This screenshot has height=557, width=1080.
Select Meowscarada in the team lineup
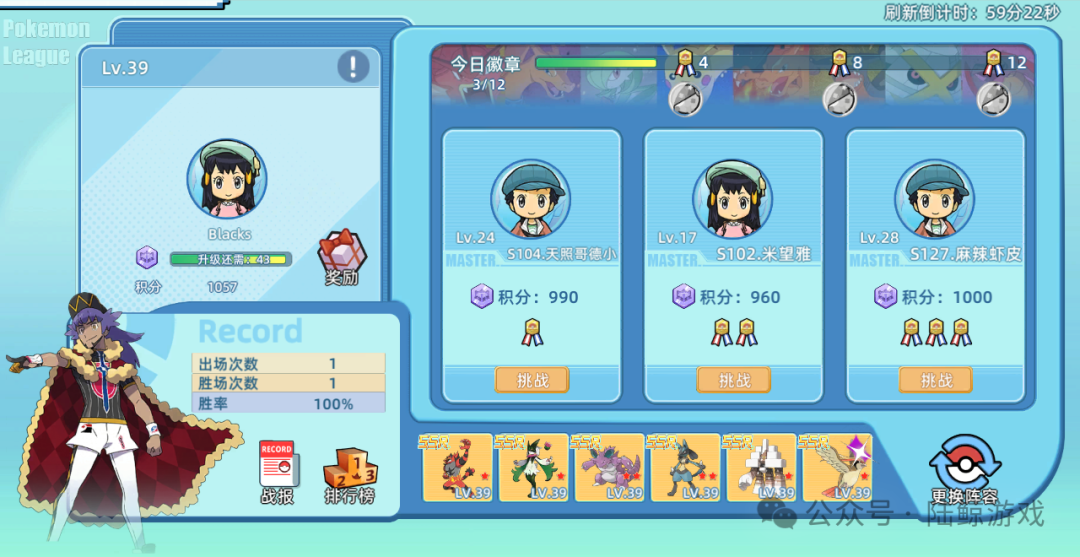coord(534,467)
